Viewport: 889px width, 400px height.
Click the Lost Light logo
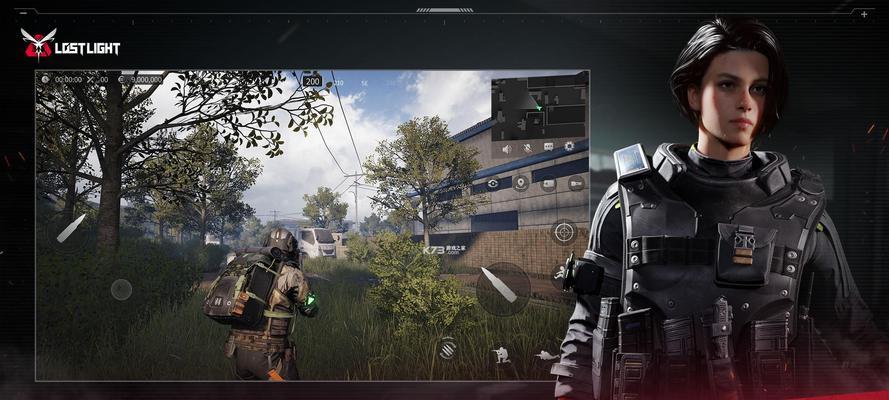click(x=70, y=44)
